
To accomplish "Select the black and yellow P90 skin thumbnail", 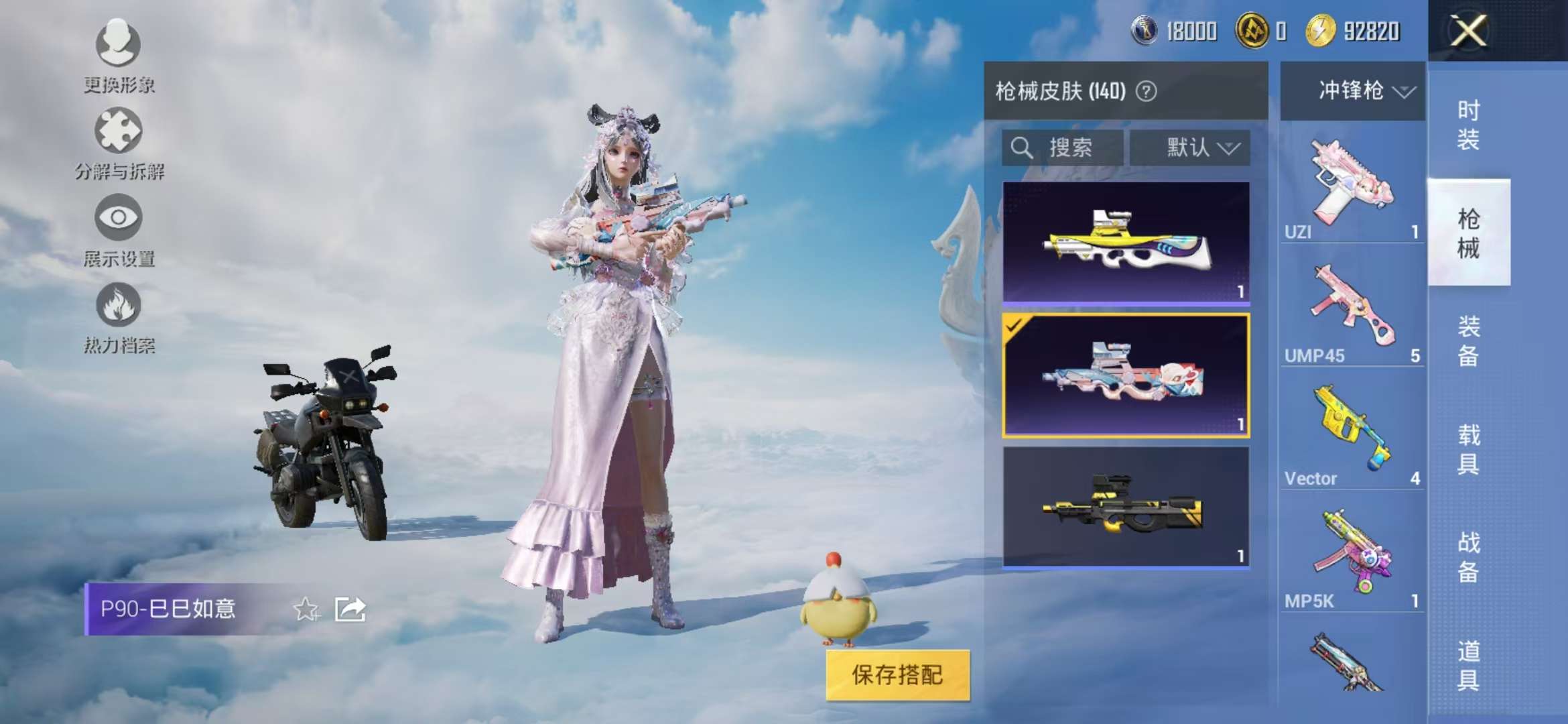I will [x=1128, y=507].
